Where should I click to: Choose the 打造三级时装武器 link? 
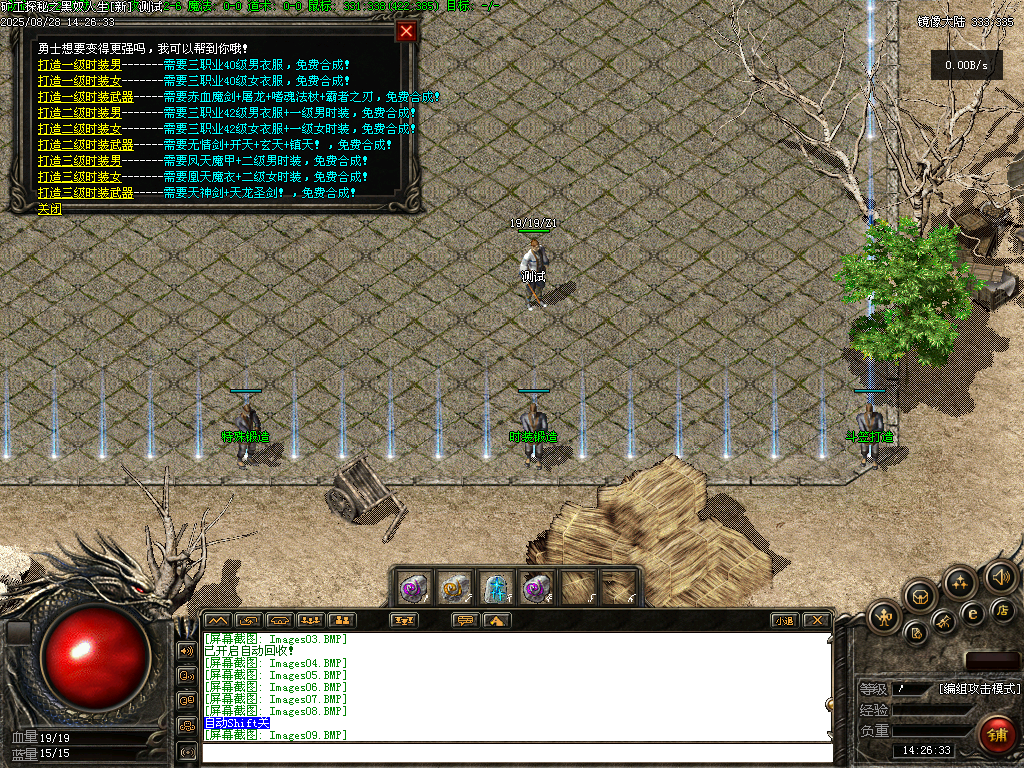(x=85, y=192)
